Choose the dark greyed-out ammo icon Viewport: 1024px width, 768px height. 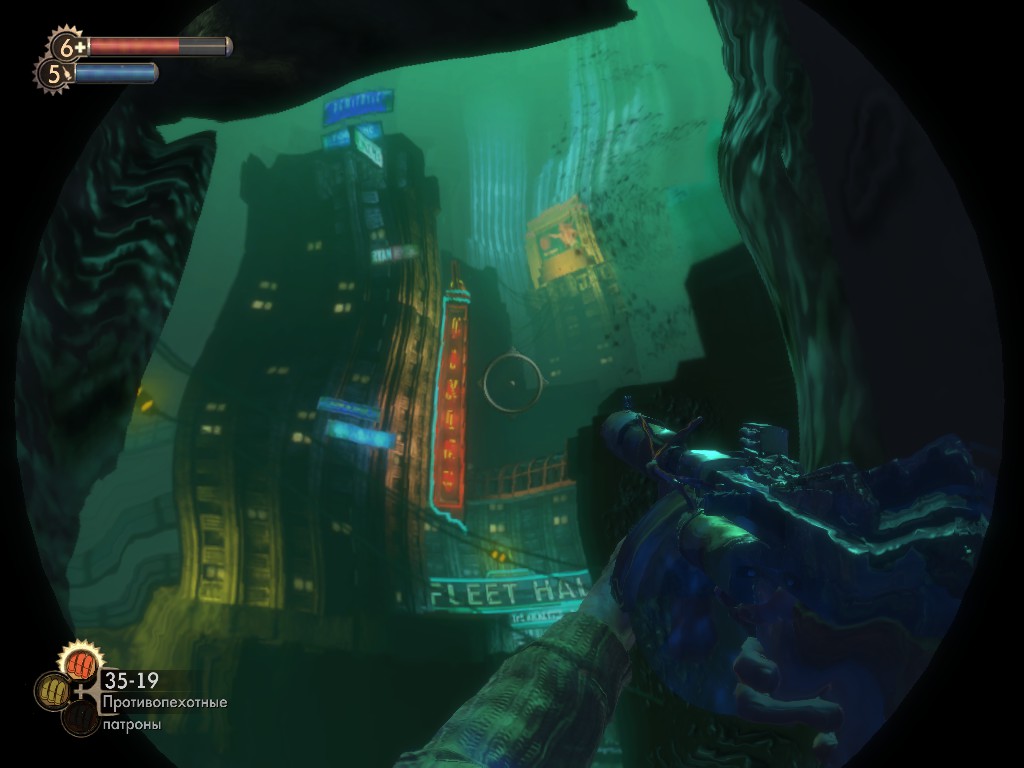click(x=79, y=718)
